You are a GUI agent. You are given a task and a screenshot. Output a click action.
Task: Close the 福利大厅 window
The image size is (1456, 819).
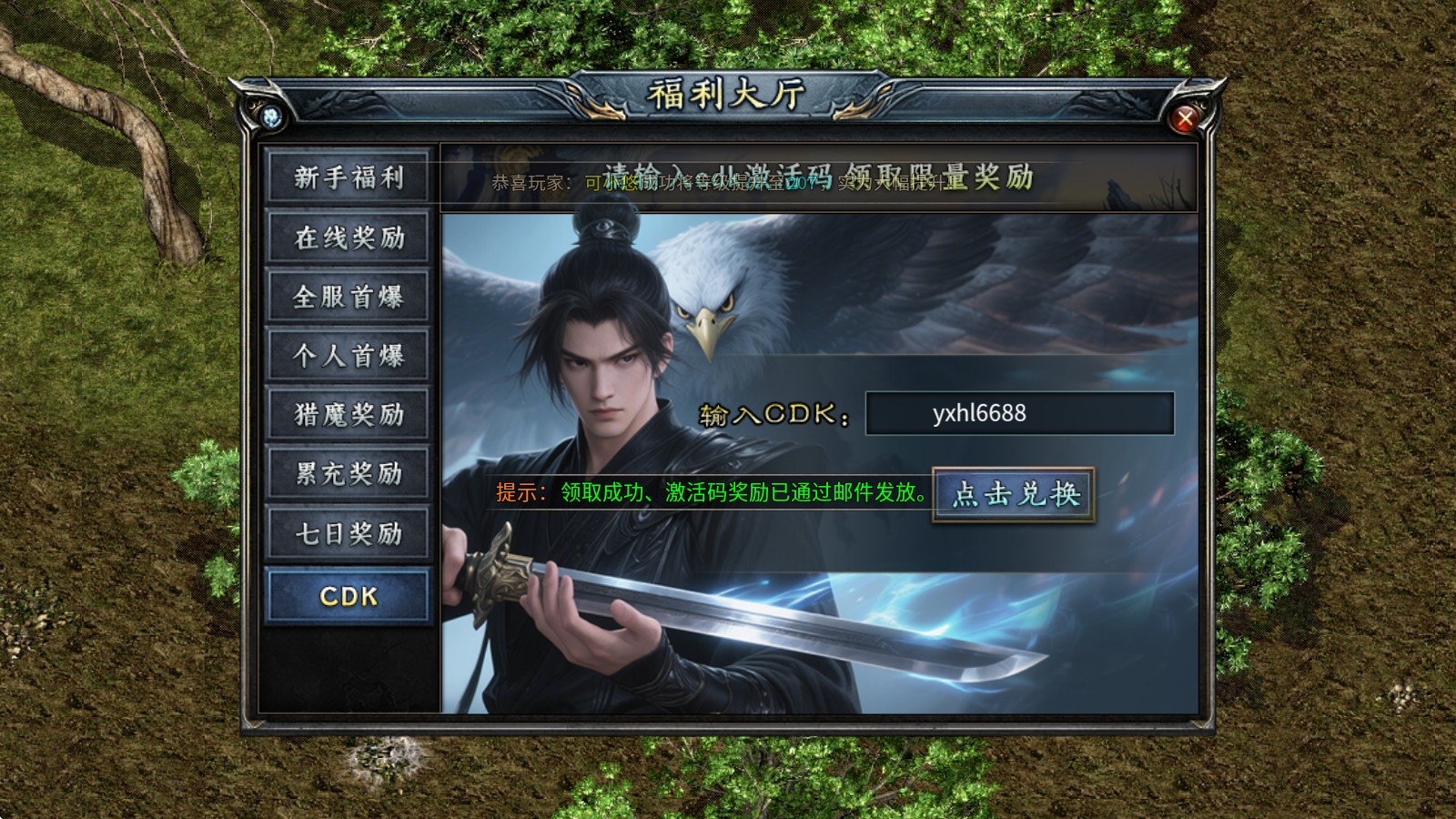point(1185,118)
